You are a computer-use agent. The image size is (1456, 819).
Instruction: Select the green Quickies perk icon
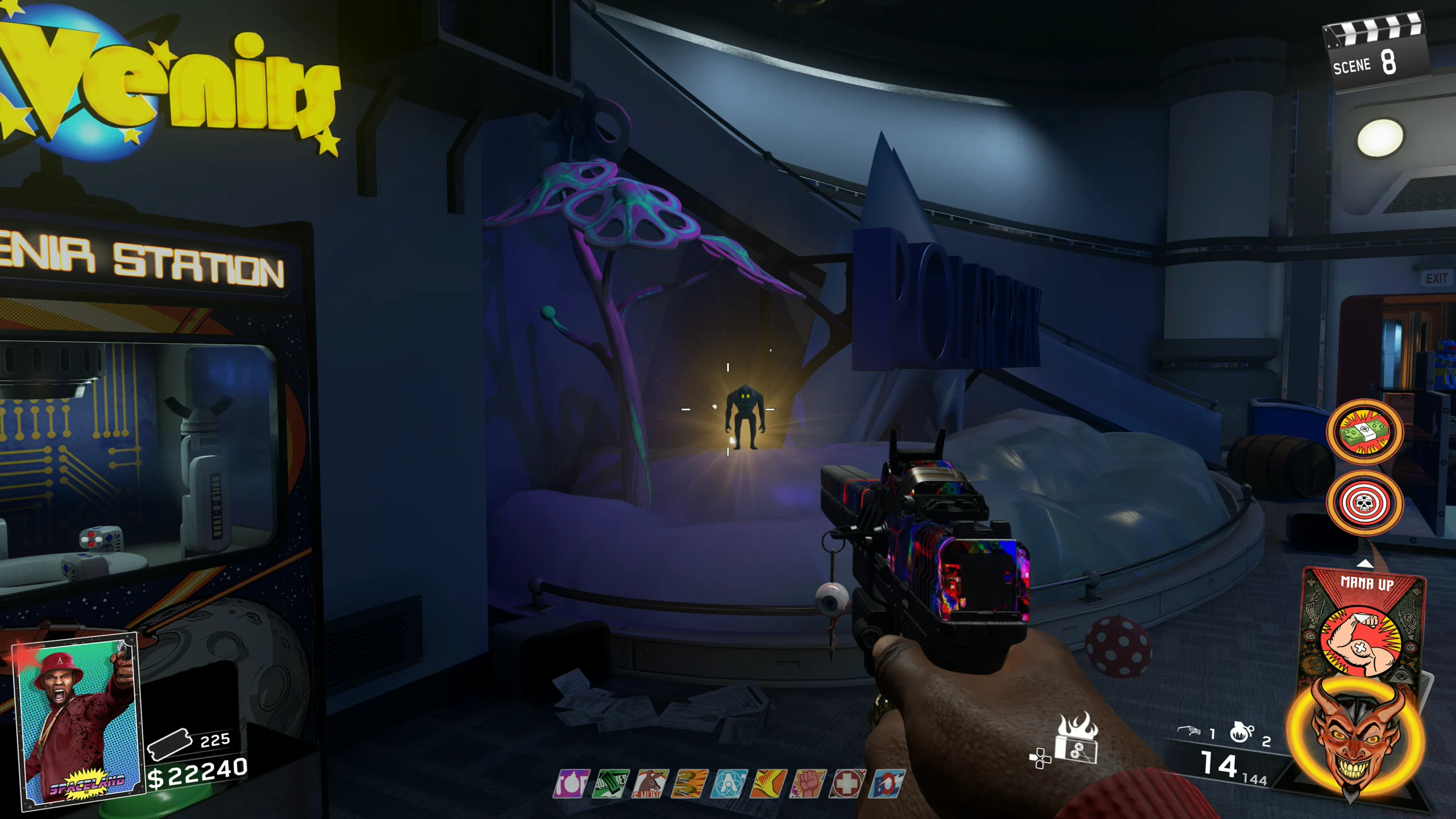(611, 784)
